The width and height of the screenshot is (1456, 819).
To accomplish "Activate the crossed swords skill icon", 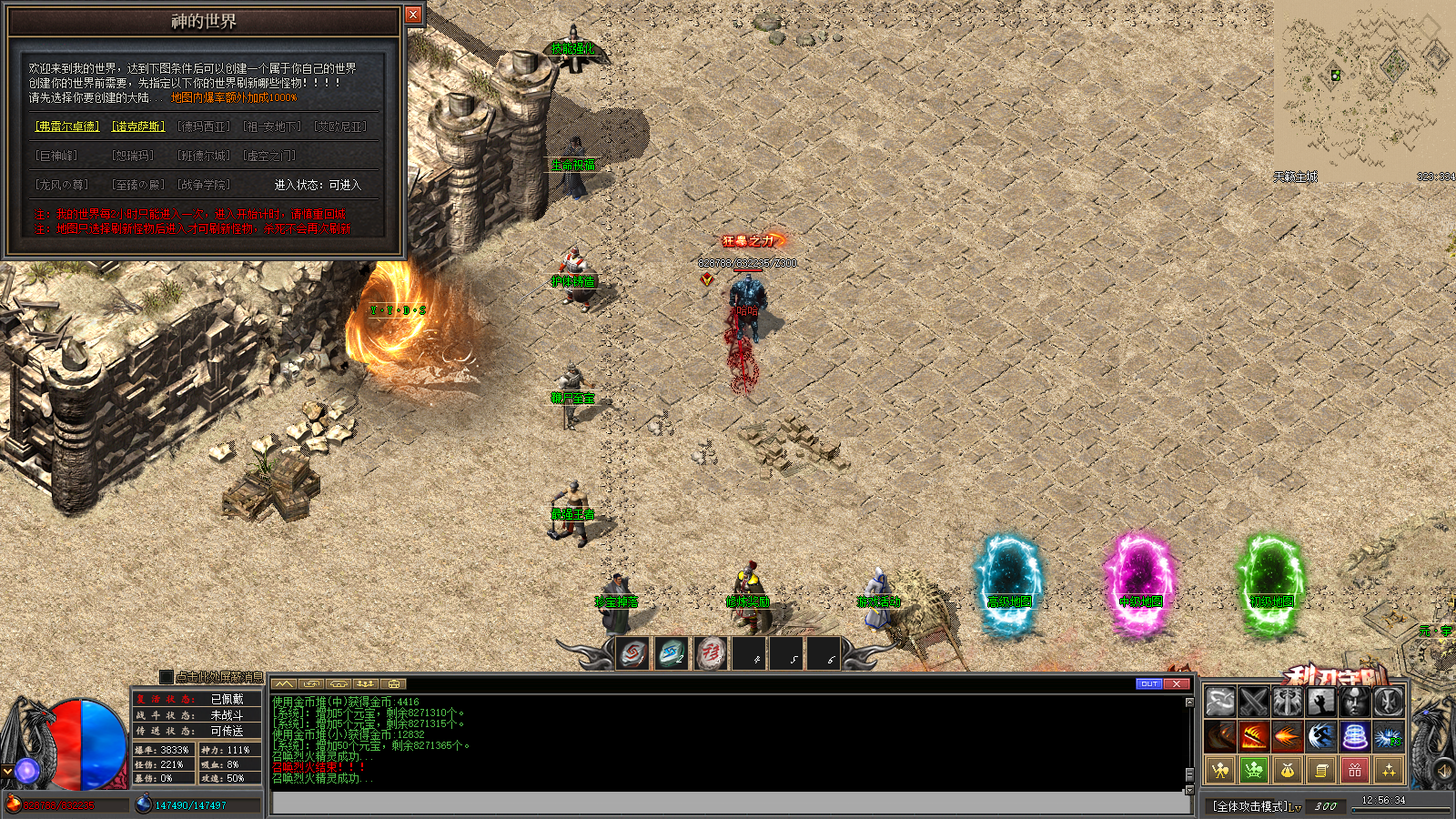I will (x=1253, y=702).
